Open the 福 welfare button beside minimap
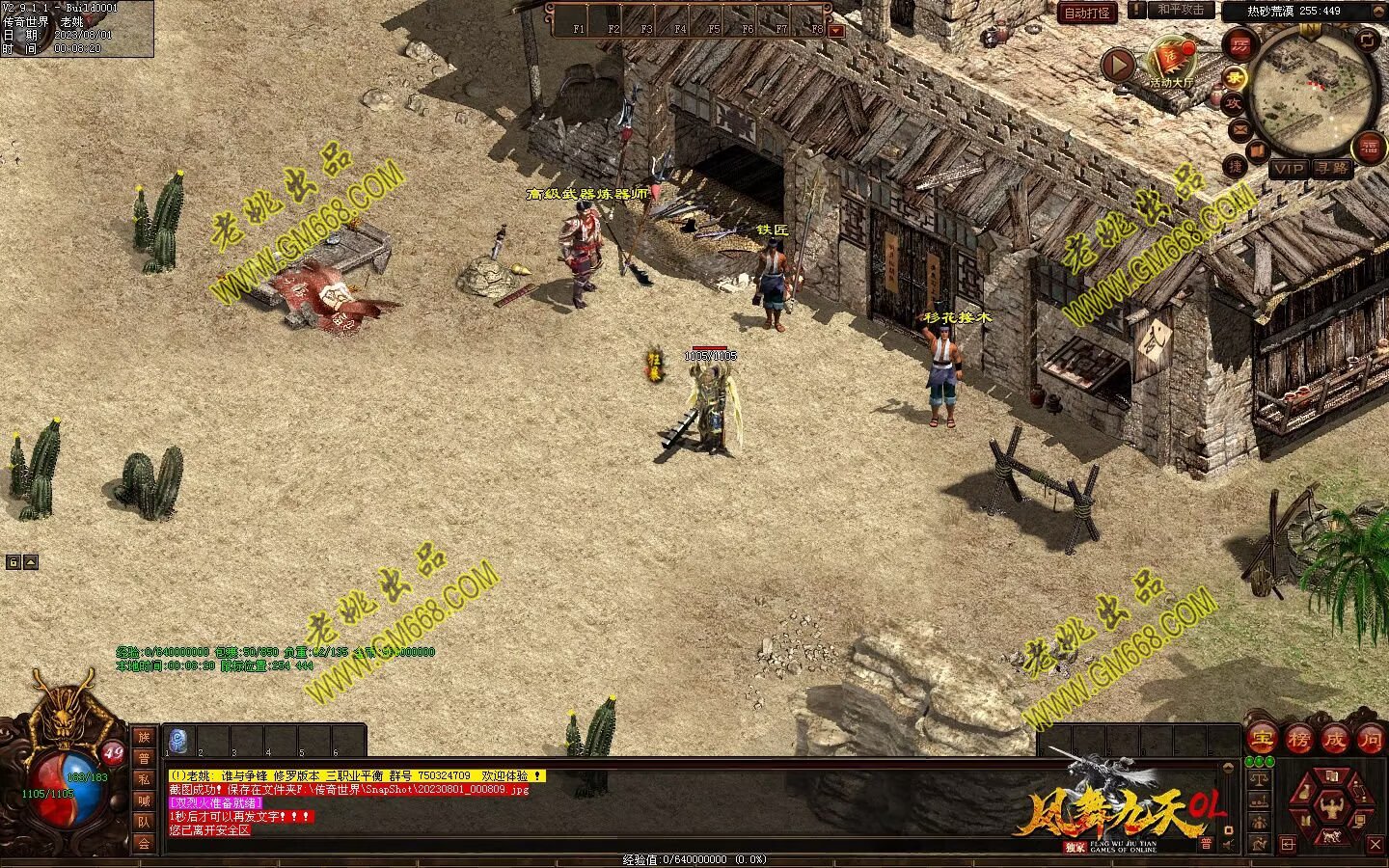 coord(1368,148)
